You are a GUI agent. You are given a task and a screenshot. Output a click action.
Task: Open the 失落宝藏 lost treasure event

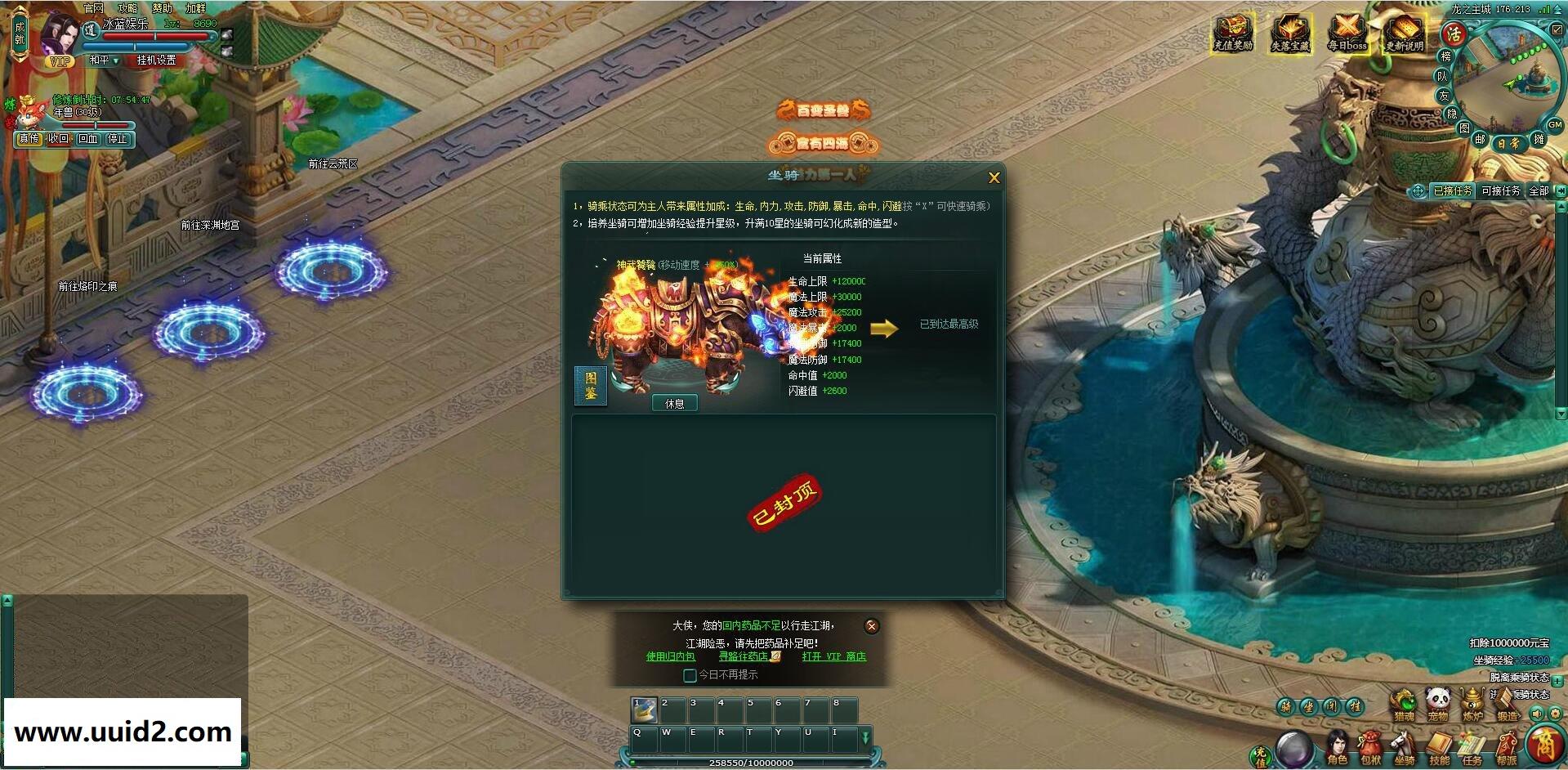(1289, 34)
